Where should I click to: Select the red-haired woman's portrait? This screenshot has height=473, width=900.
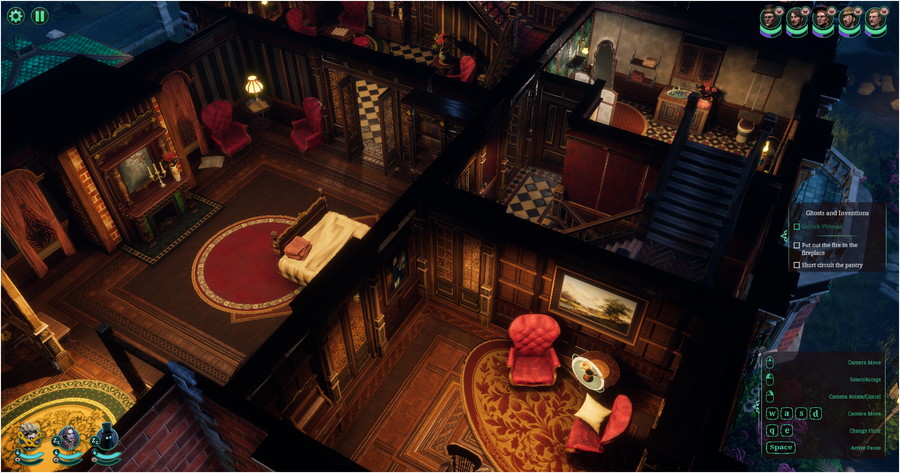pyautogui.click(x=822, y=17)
